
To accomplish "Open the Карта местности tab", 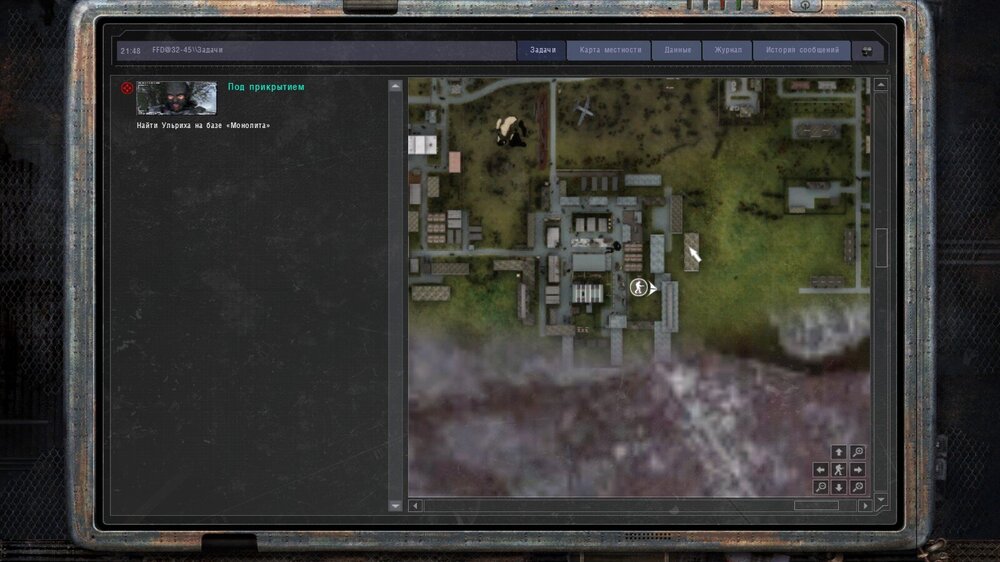I will pyautogui.click(x=610, y=50).
